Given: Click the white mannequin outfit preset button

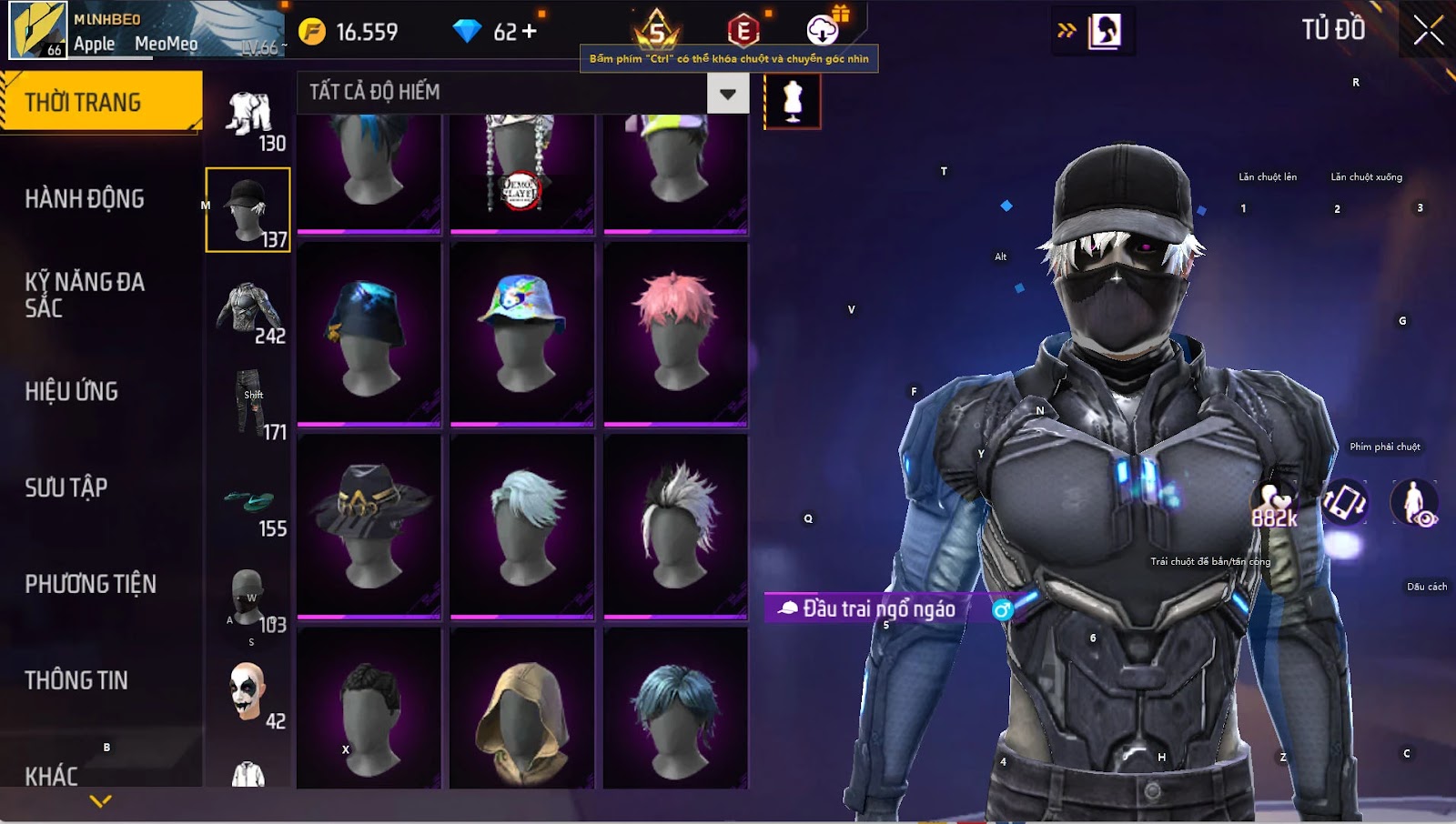Looking at the screenshot, I should pos(793,101).
